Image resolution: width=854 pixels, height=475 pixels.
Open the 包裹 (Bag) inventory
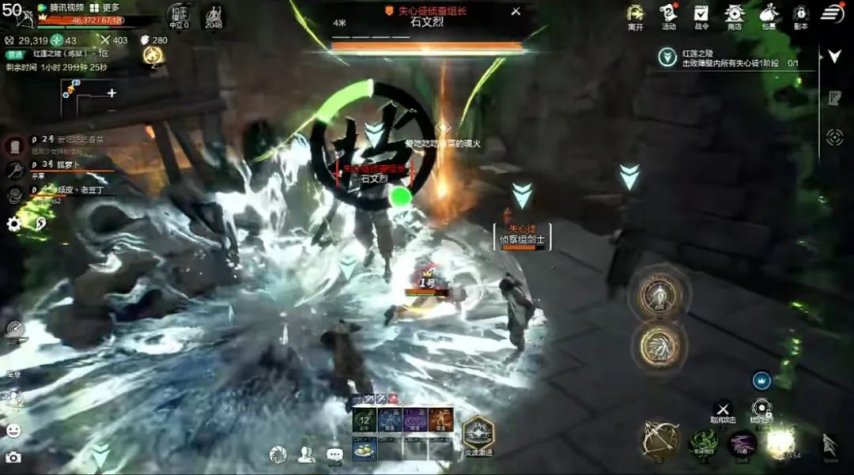[767, 15]
